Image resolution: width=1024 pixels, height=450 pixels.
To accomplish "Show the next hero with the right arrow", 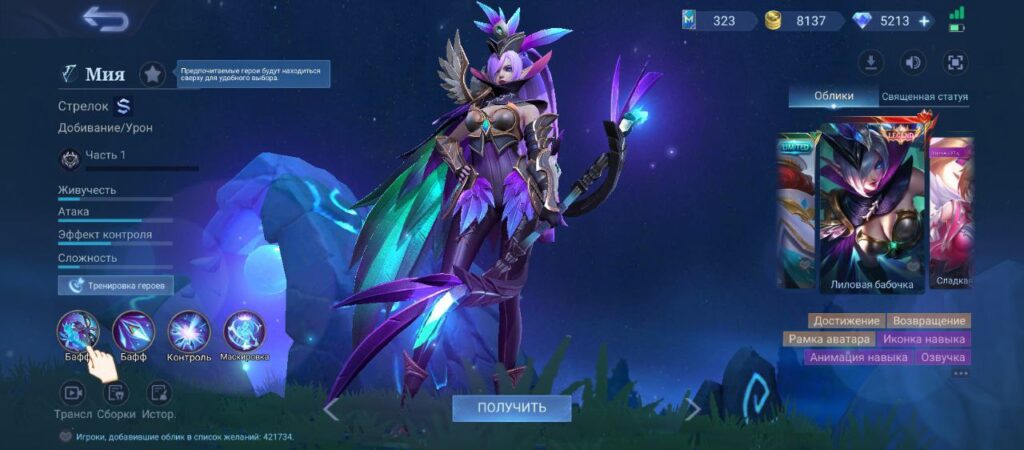I will [692, 408].
